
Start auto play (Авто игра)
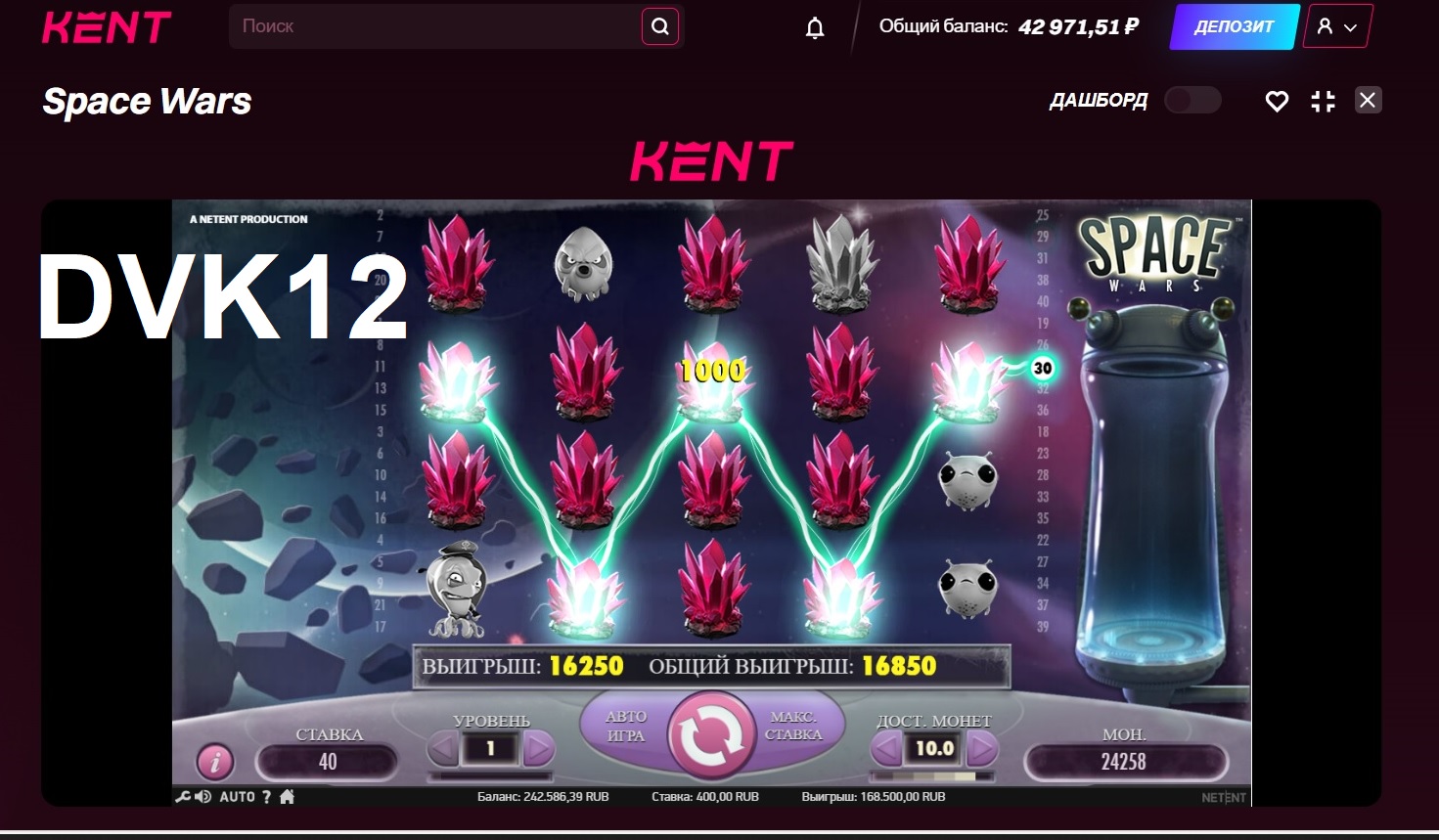click(625, 727)
